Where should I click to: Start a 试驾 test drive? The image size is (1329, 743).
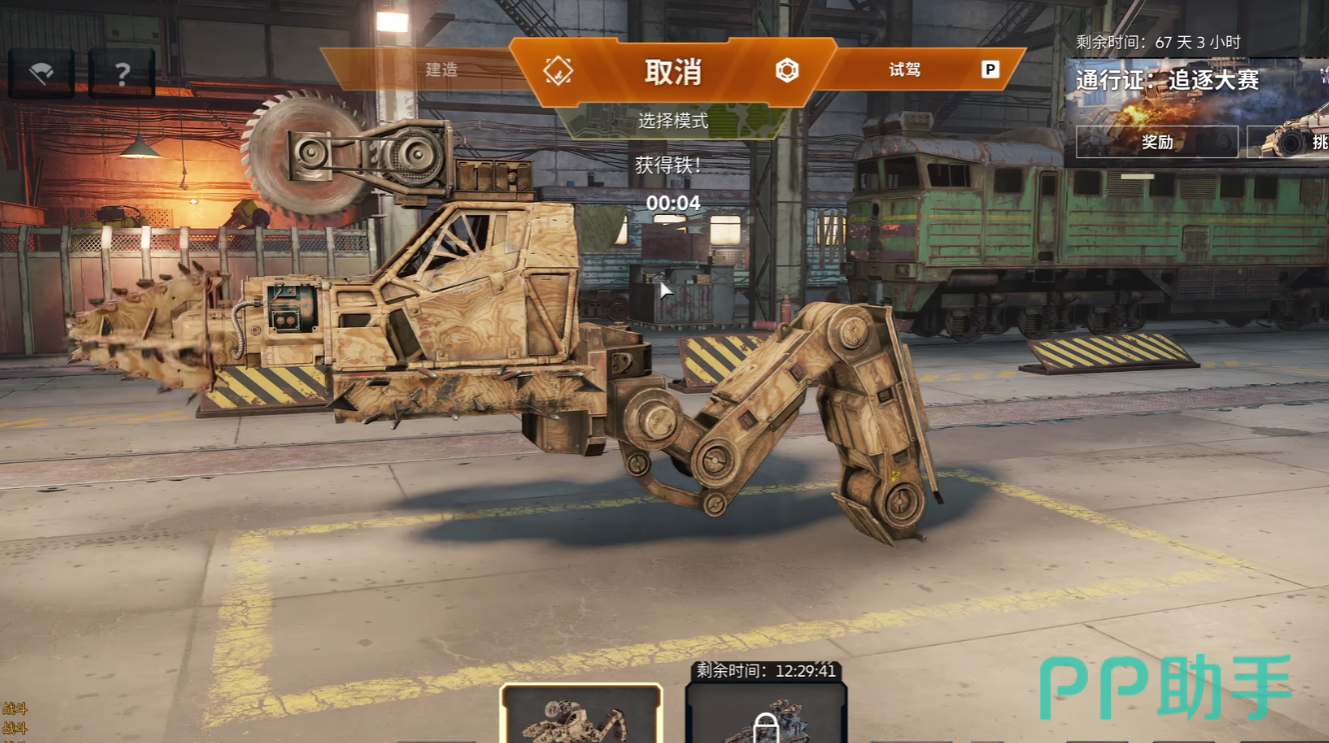click(905, 70)
